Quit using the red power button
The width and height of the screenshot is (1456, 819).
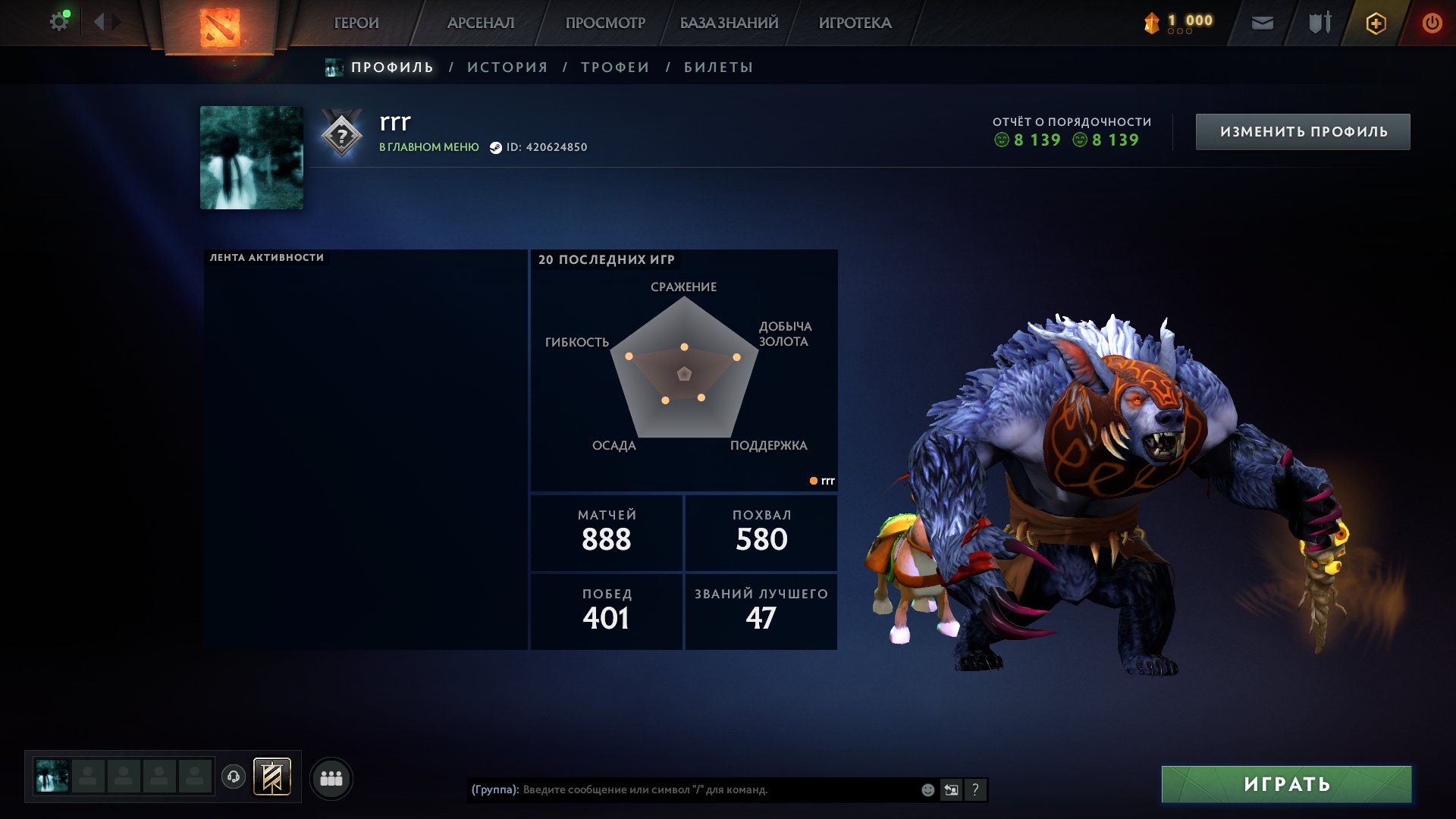1432,24
